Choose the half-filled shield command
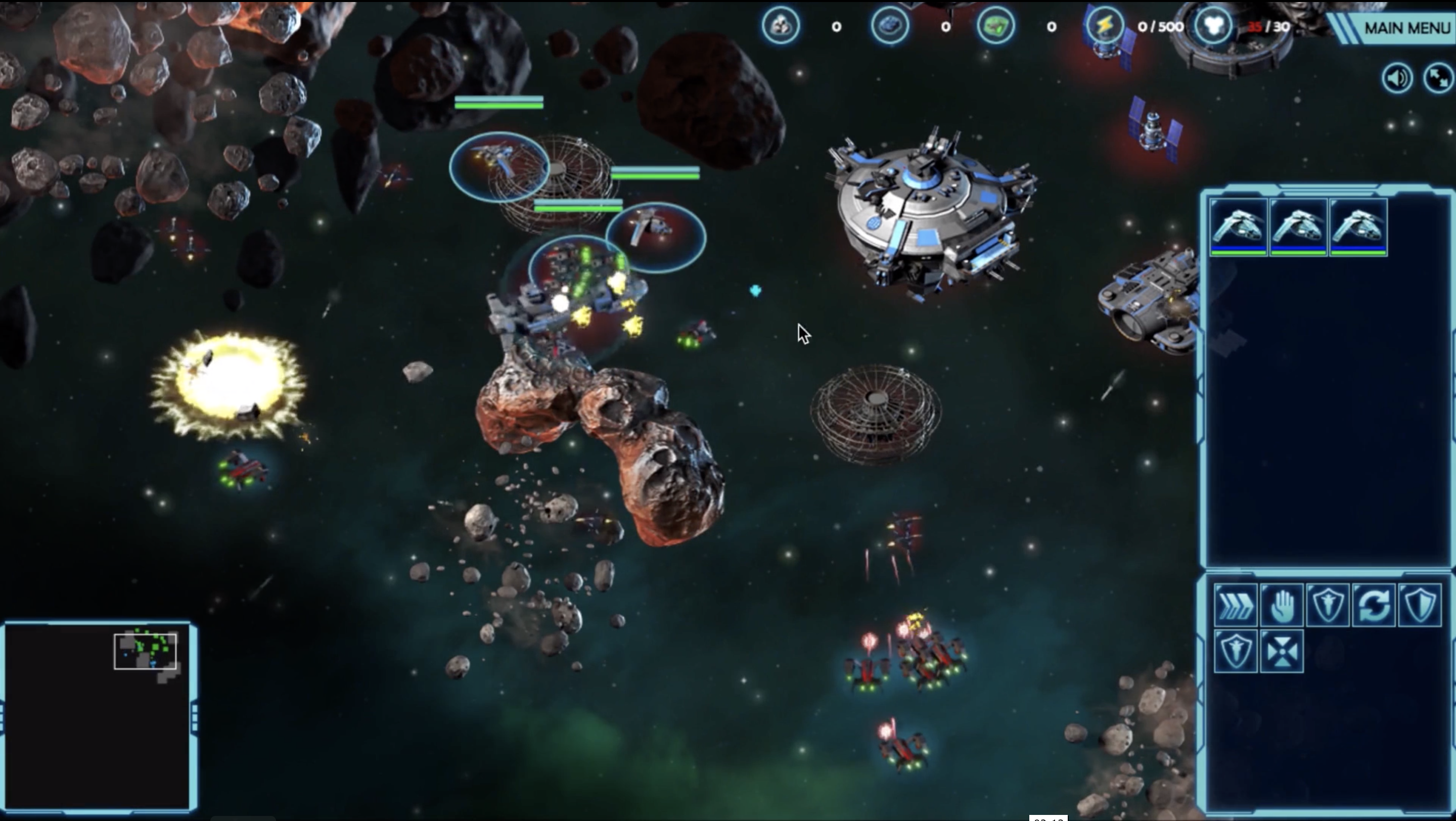This screenshot has height=821, width=1456. point(1419,605)
